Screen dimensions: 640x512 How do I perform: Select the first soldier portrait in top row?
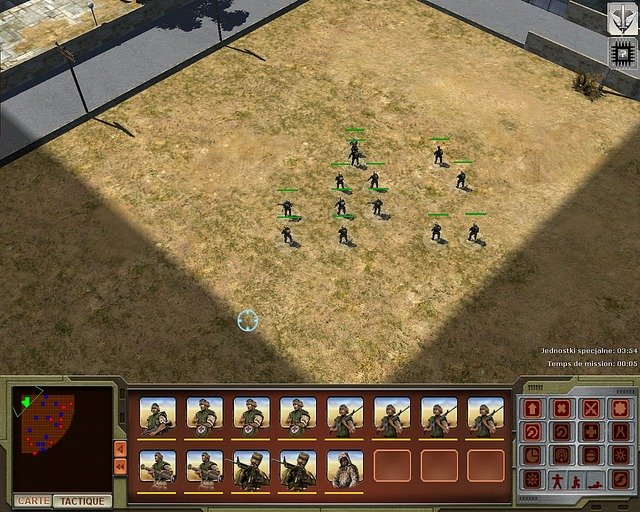click(x=158, y=416)
